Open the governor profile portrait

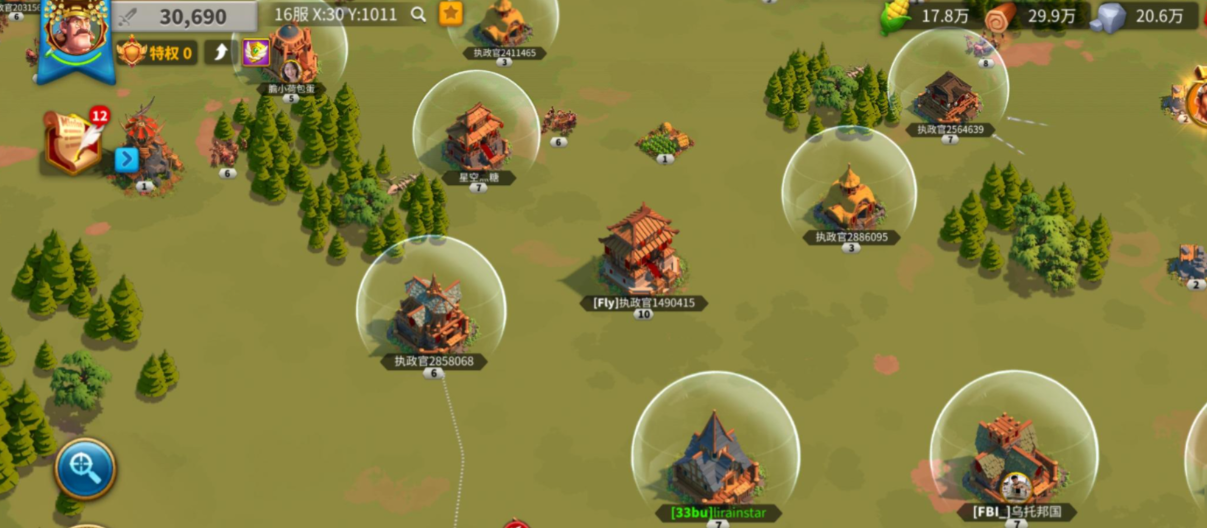76,32
